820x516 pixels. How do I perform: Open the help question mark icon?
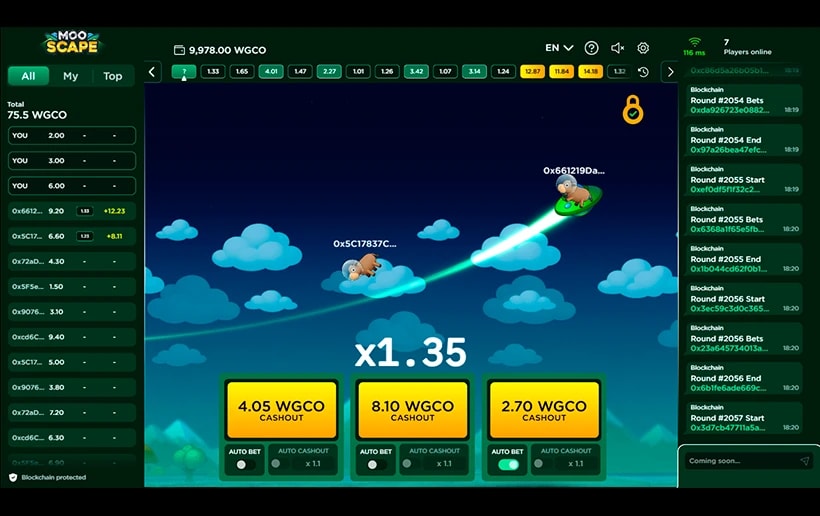point(591,48)
